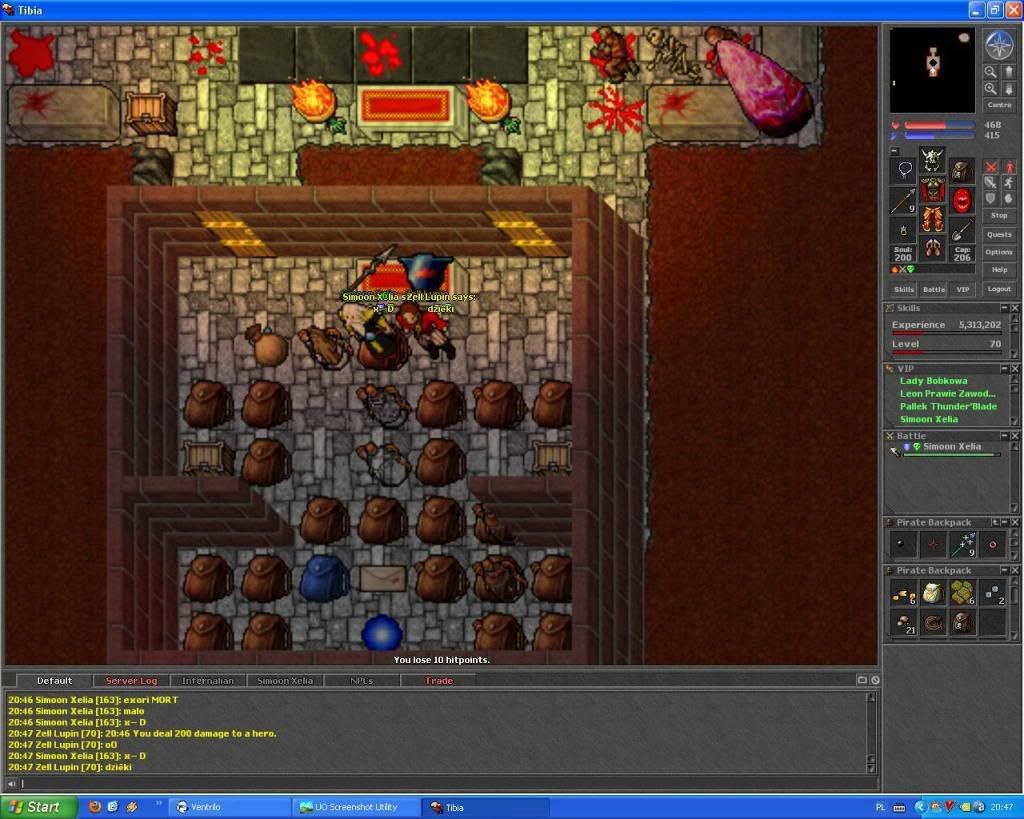1024x819 pixels.
Task: Switch to the Trade chat channel tab
Action: 438,681
